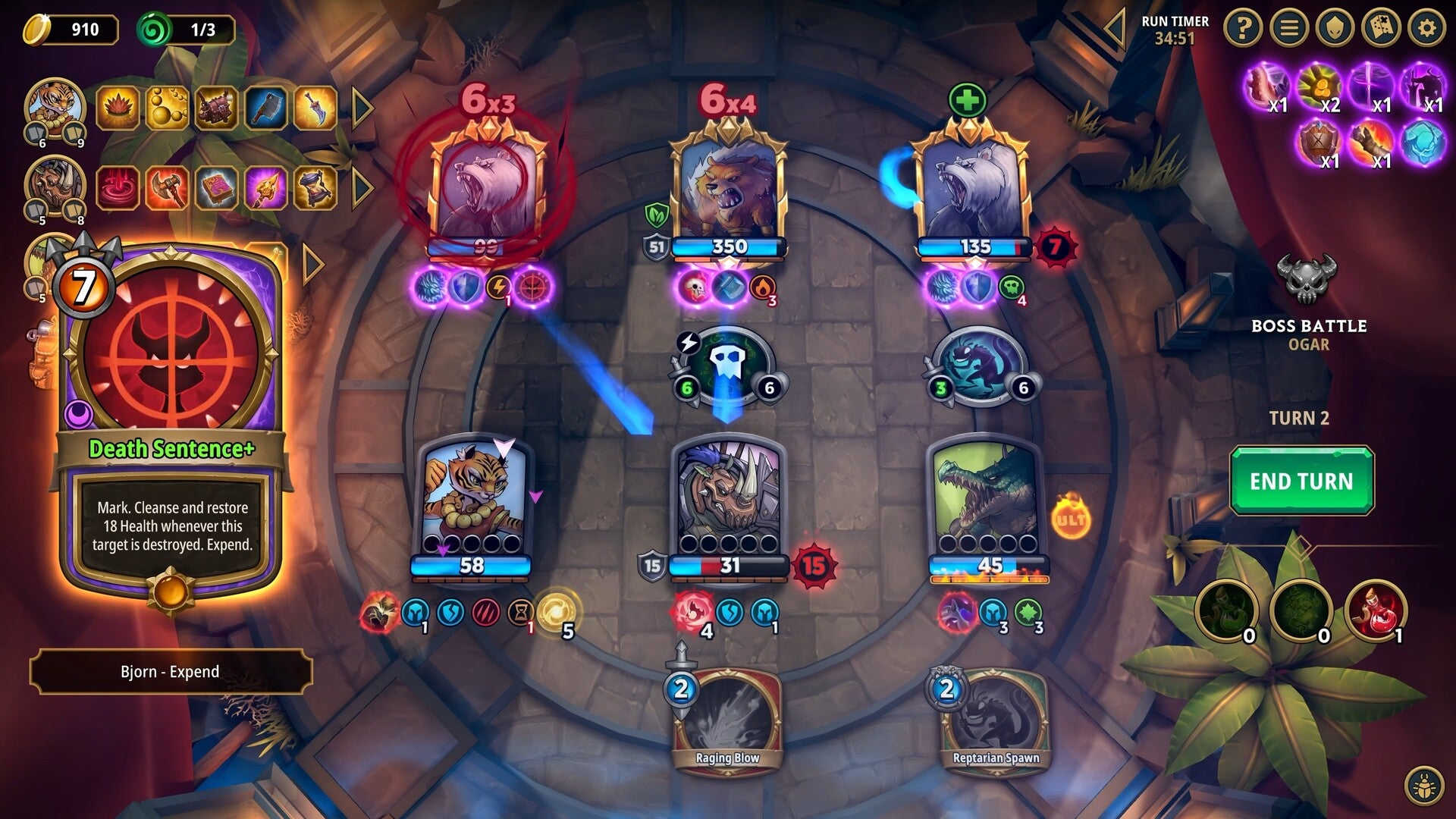Click the tiger hero portrait in the party list

53,108
